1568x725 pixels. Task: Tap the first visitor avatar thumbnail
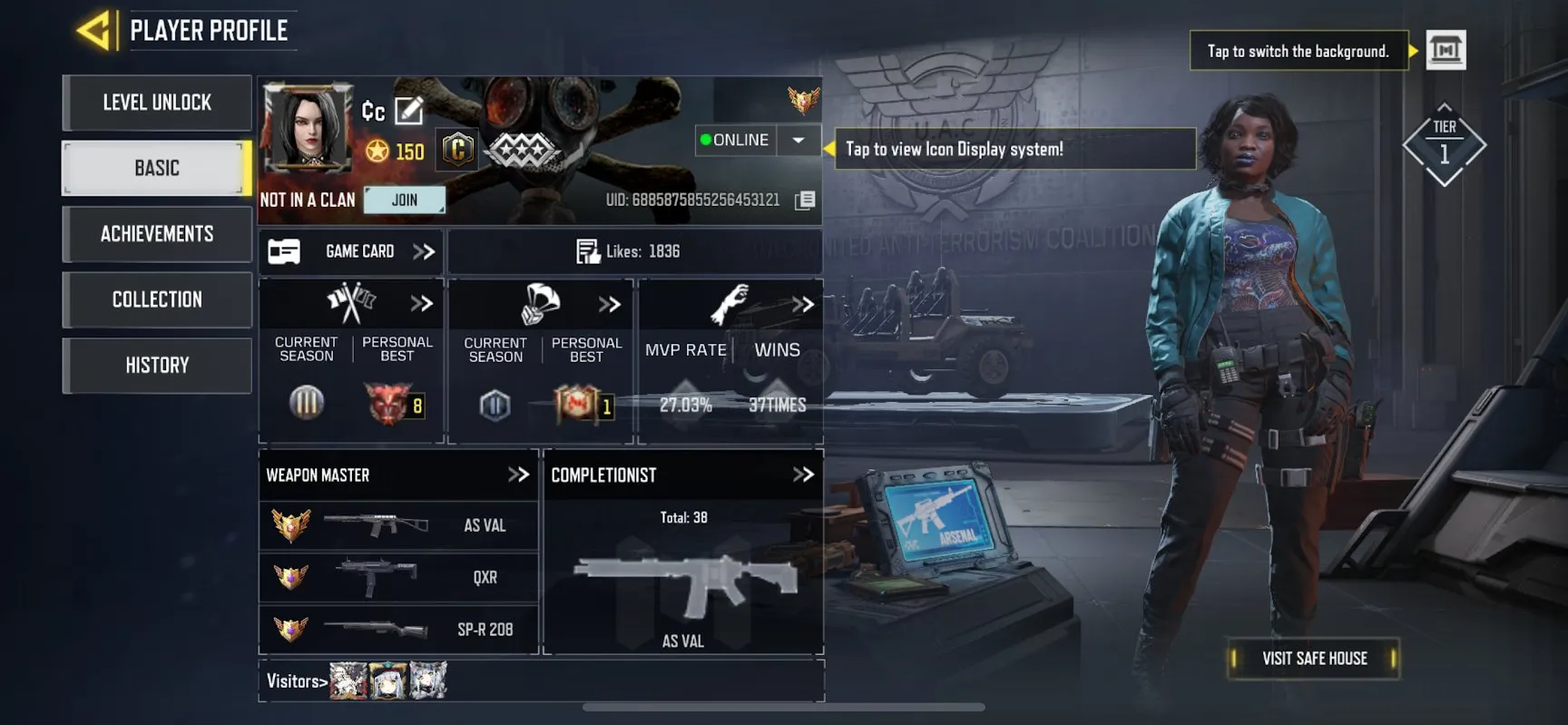coord(347,679)
